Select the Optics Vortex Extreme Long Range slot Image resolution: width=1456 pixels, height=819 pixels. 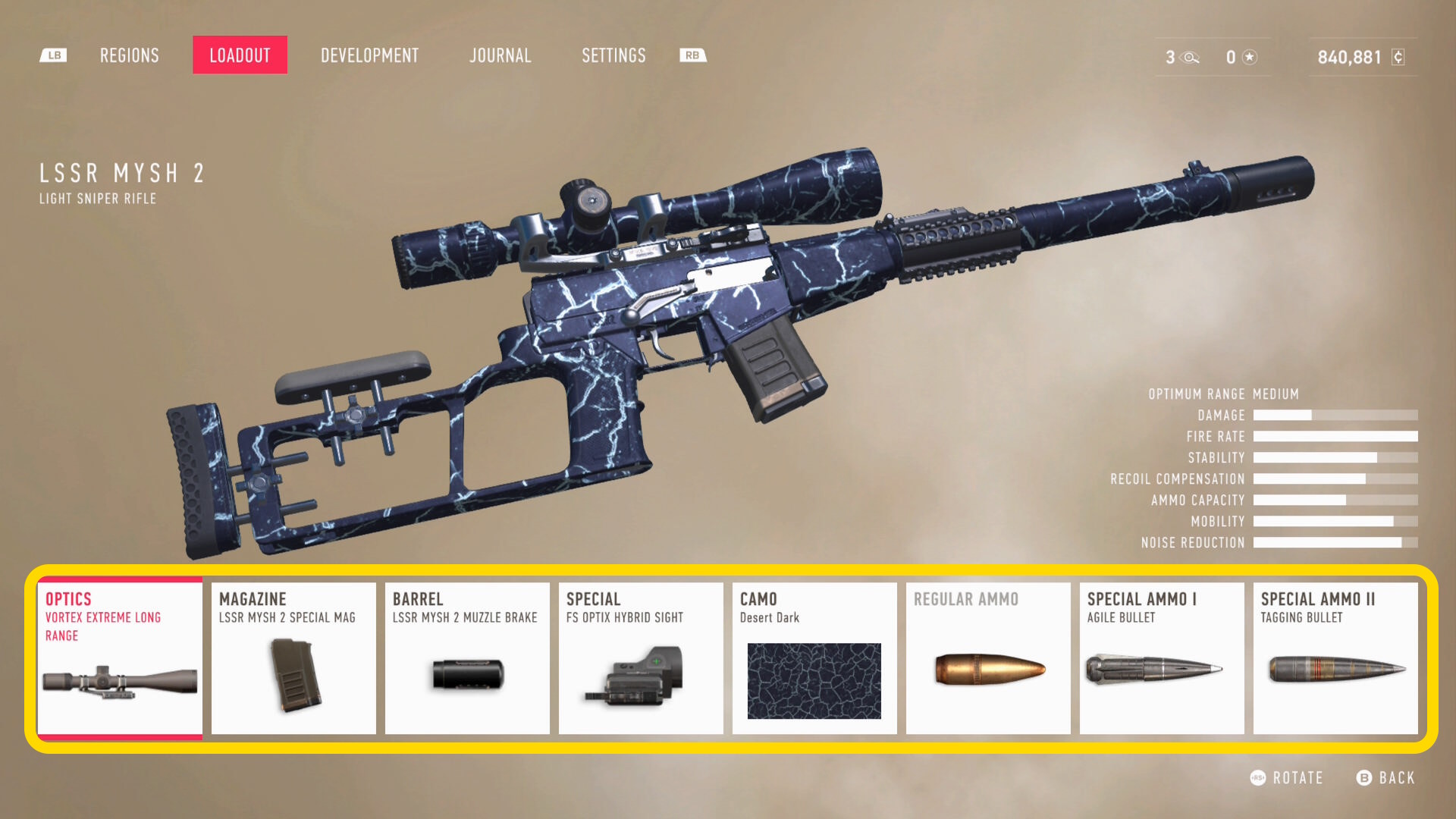point(120,658)
